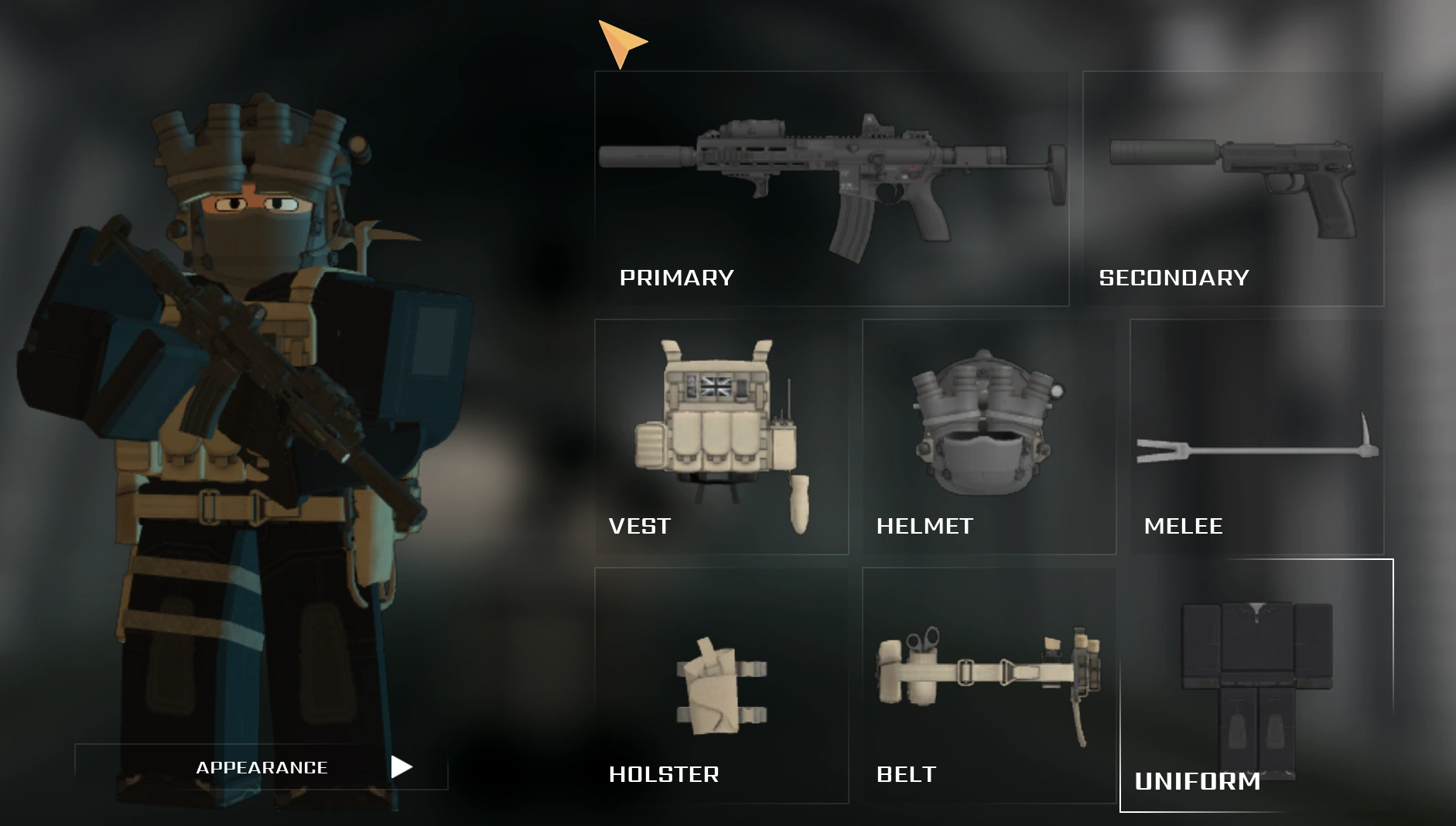The image size is (1456, 826).
Task: Click the tan HOLSTER slot
Action: [x=719, y=681]
